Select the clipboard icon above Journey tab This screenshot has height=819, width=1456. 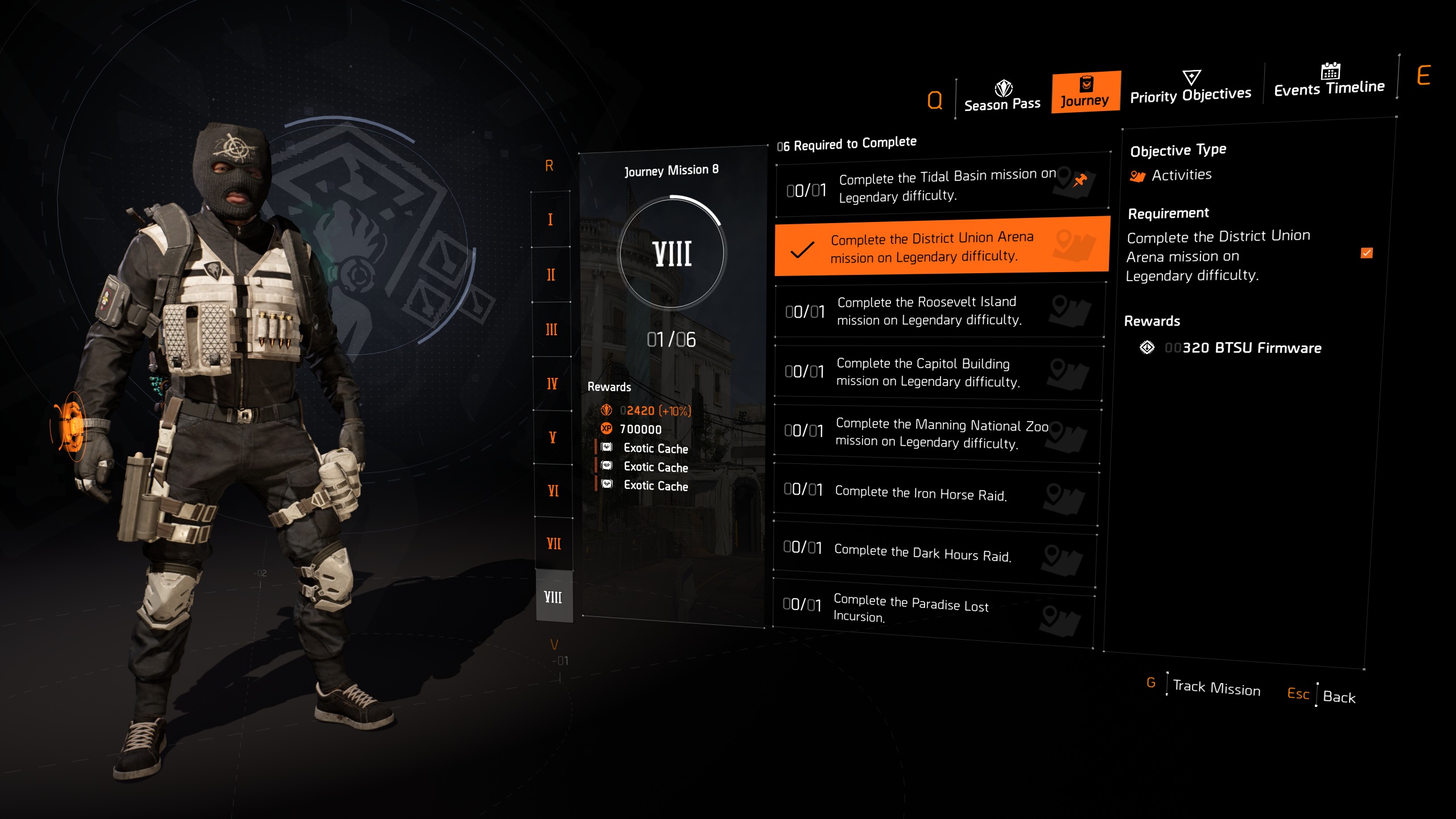(1086, 85)
